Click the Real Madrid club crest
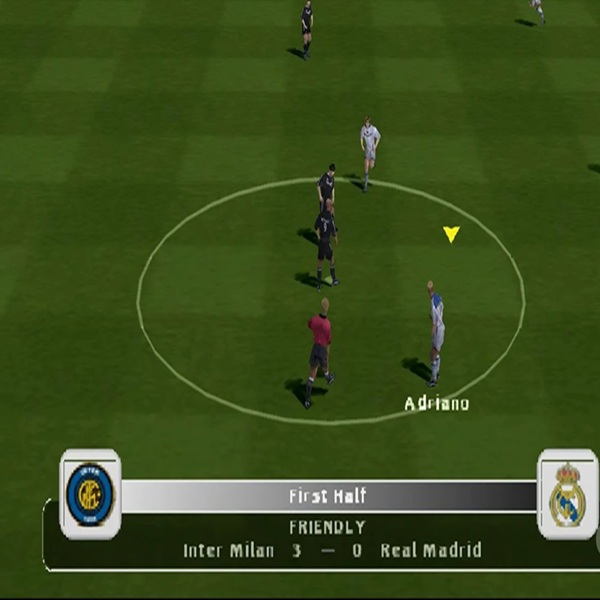The height and width of the screenshot is (600, 600). pos(567,494)
